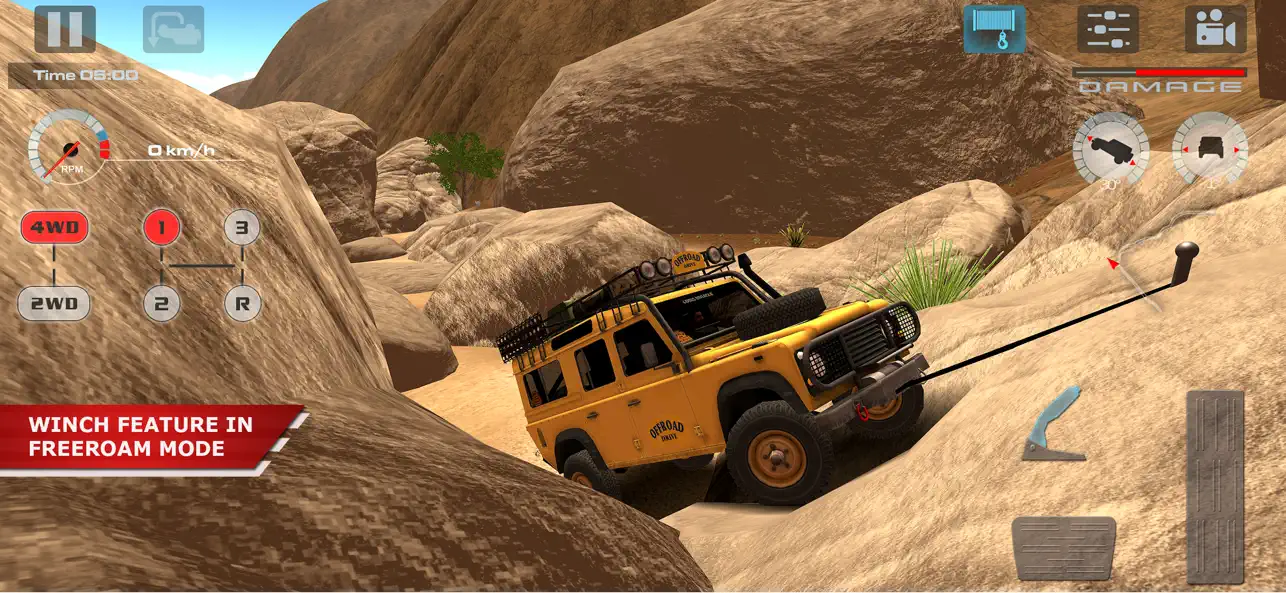This screenshot has height=593, width=1286.
Task: Open the sliders settings panel
Action: pyautogui.click(x=1108, y=29)
